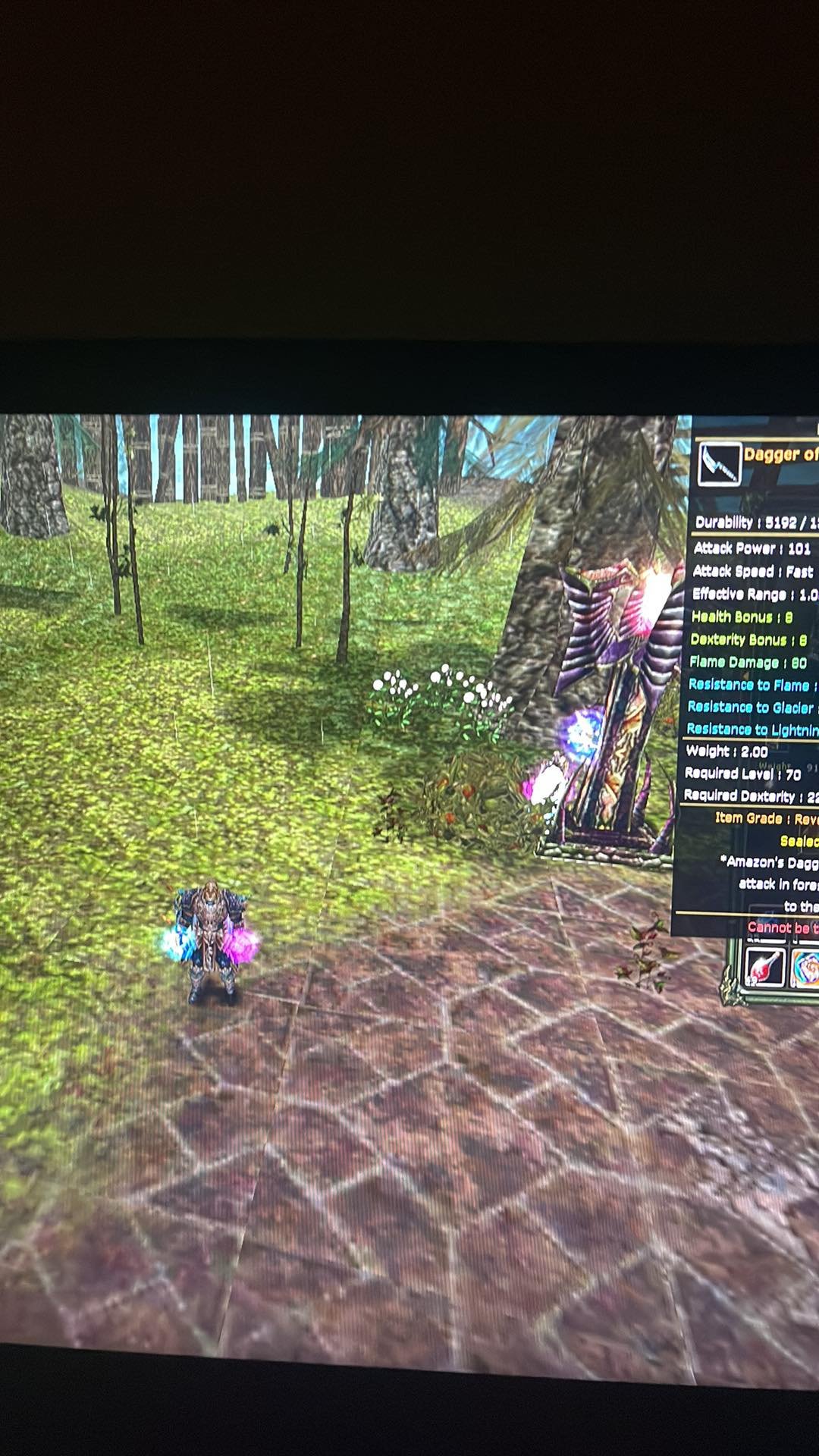819x1456 pixels.
Task: Select the red potion inventory slot
Action: (764, 967)
